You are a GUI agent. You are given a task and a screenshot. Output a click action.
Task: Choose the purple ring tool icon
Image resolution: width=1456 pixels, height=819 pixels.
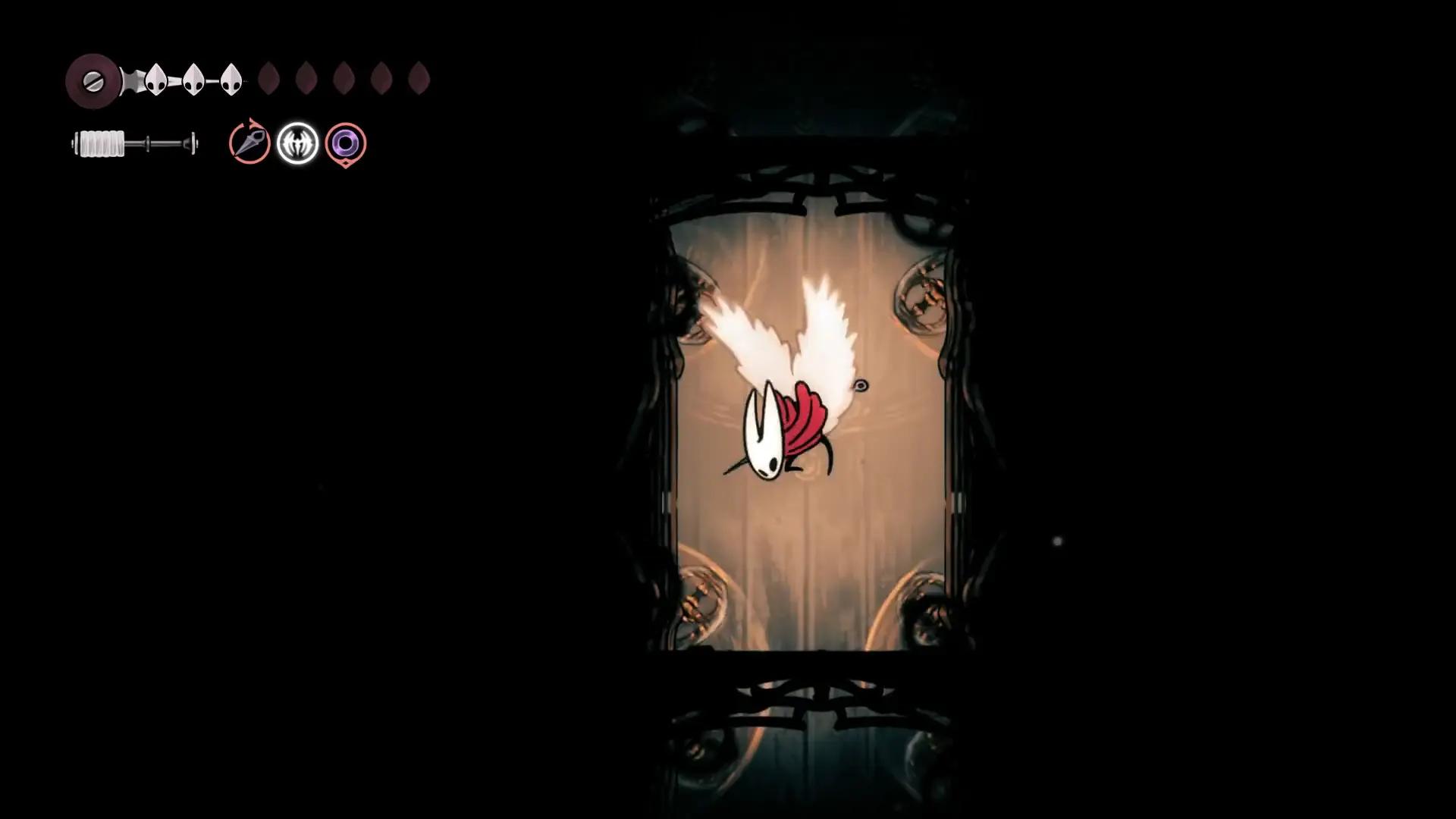pos(346,143)
